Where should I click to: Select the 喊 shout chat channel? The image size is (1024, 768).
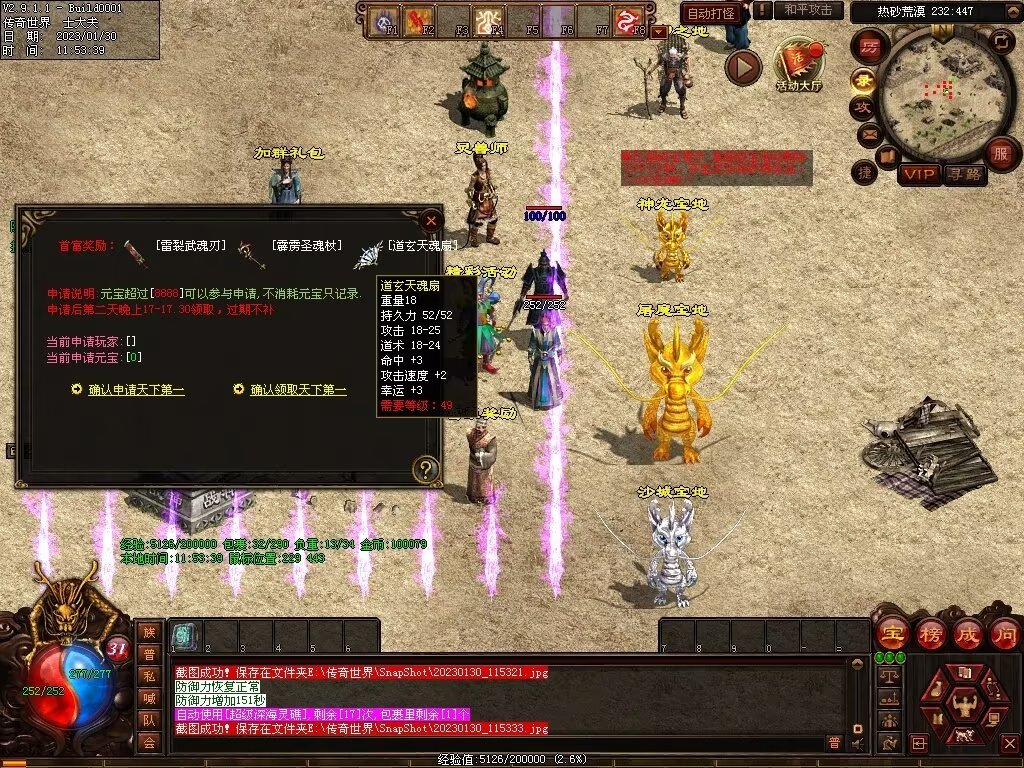coord(149,699)
